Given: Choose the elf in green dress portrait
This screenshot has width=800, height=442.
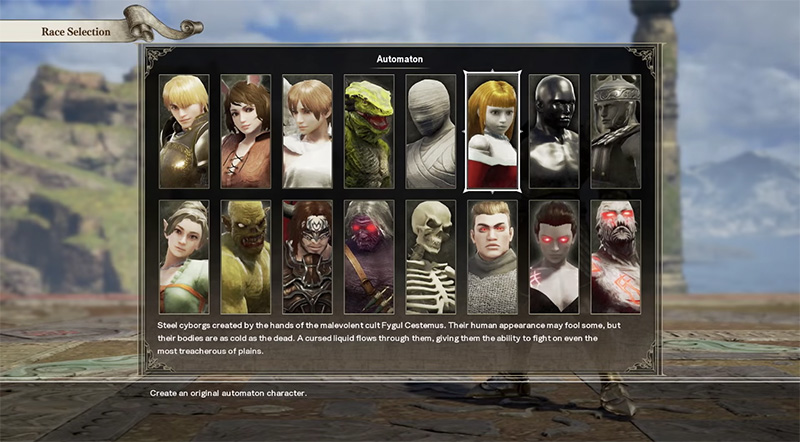Looking at the screenshot, I should click(x=184, y=256).
